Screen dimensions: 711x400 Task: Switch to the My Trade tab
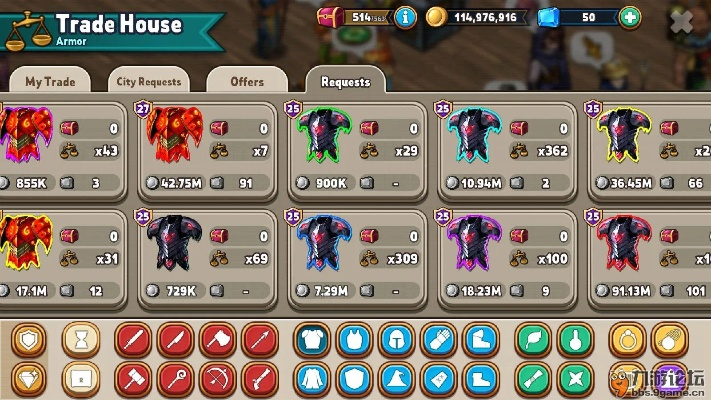click(x=48, y=82)
